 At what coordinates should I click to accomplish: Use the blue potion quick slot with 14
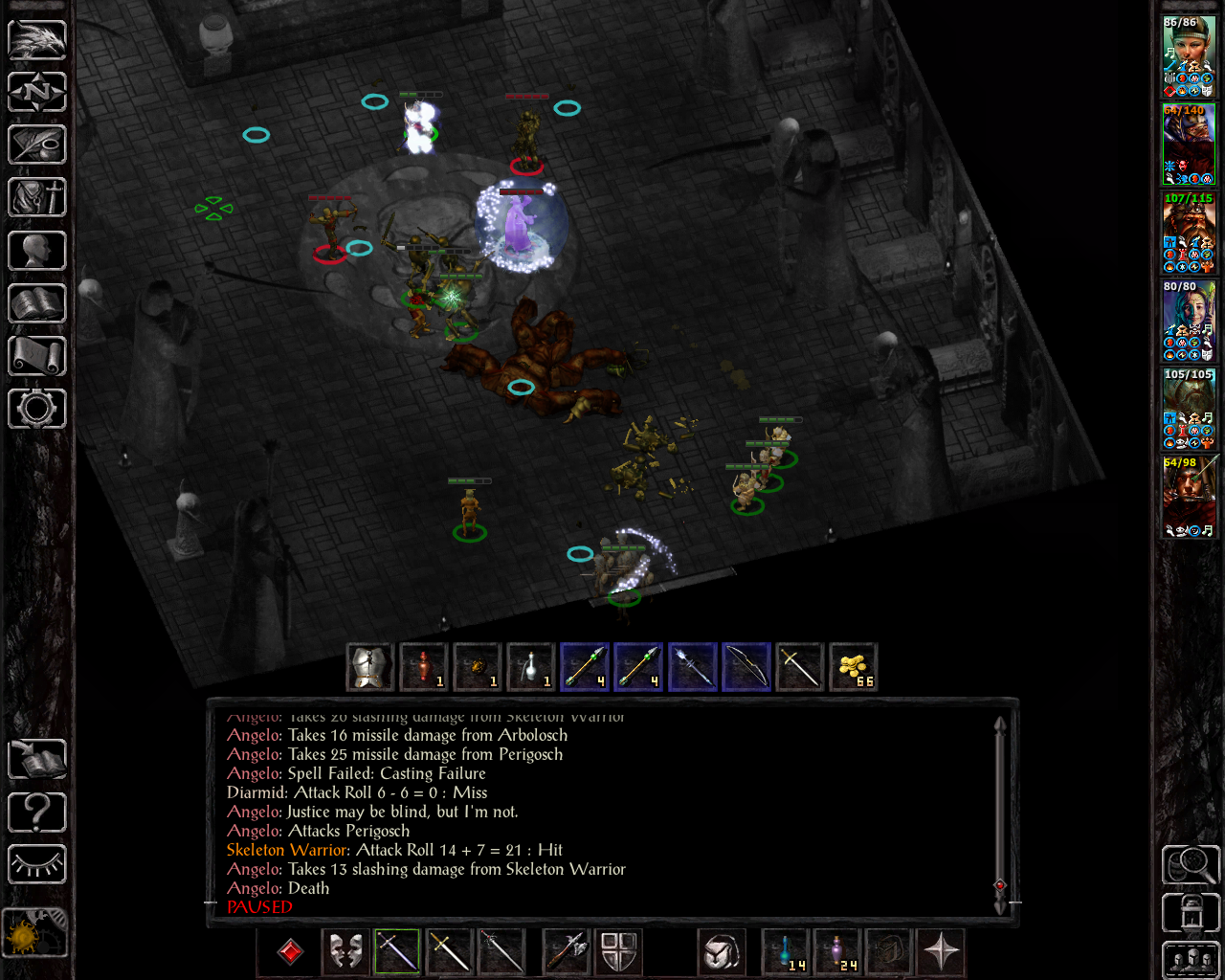click(785, 952)
